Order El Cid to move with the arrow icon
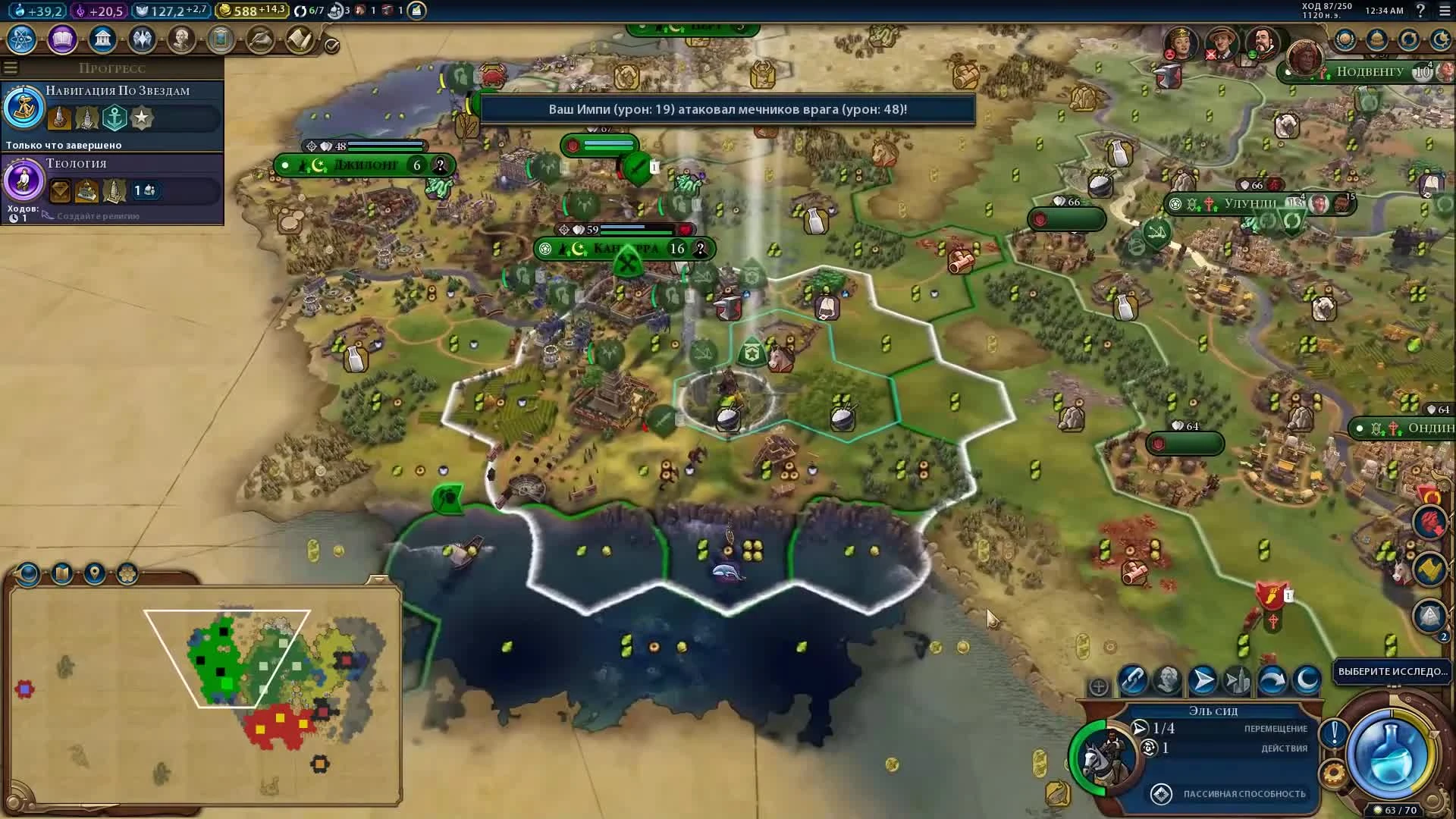This screenshot has height=819, width=1456. pos(1203,680)
